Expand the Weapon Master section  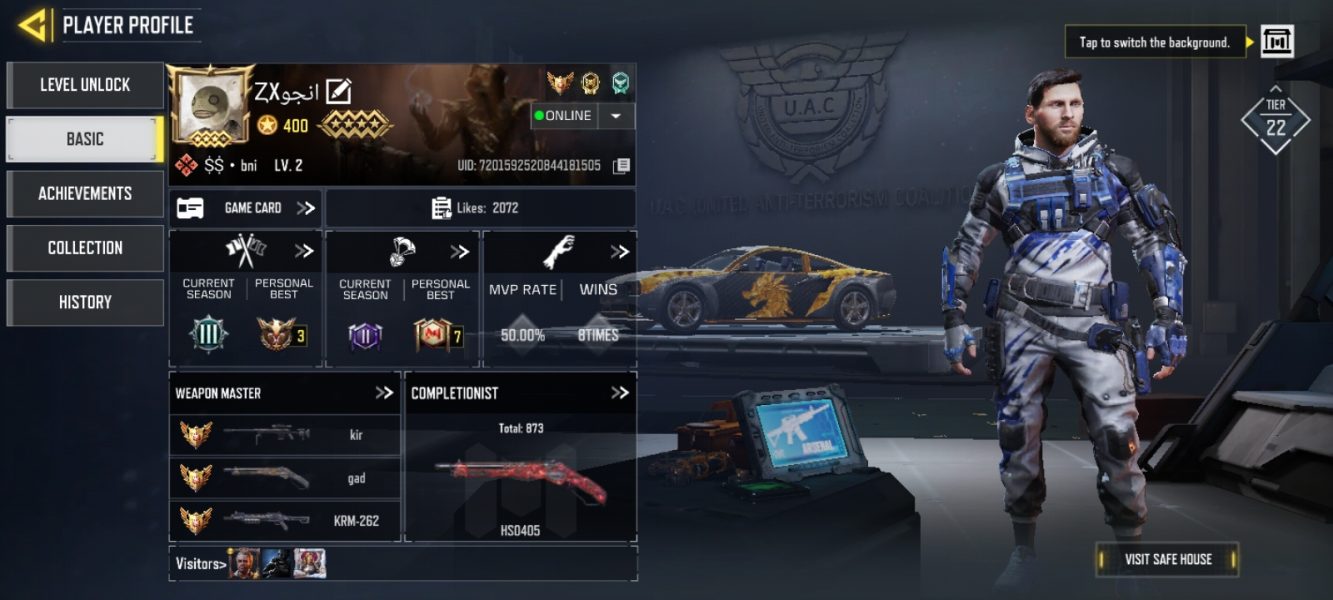click(384, 393)
